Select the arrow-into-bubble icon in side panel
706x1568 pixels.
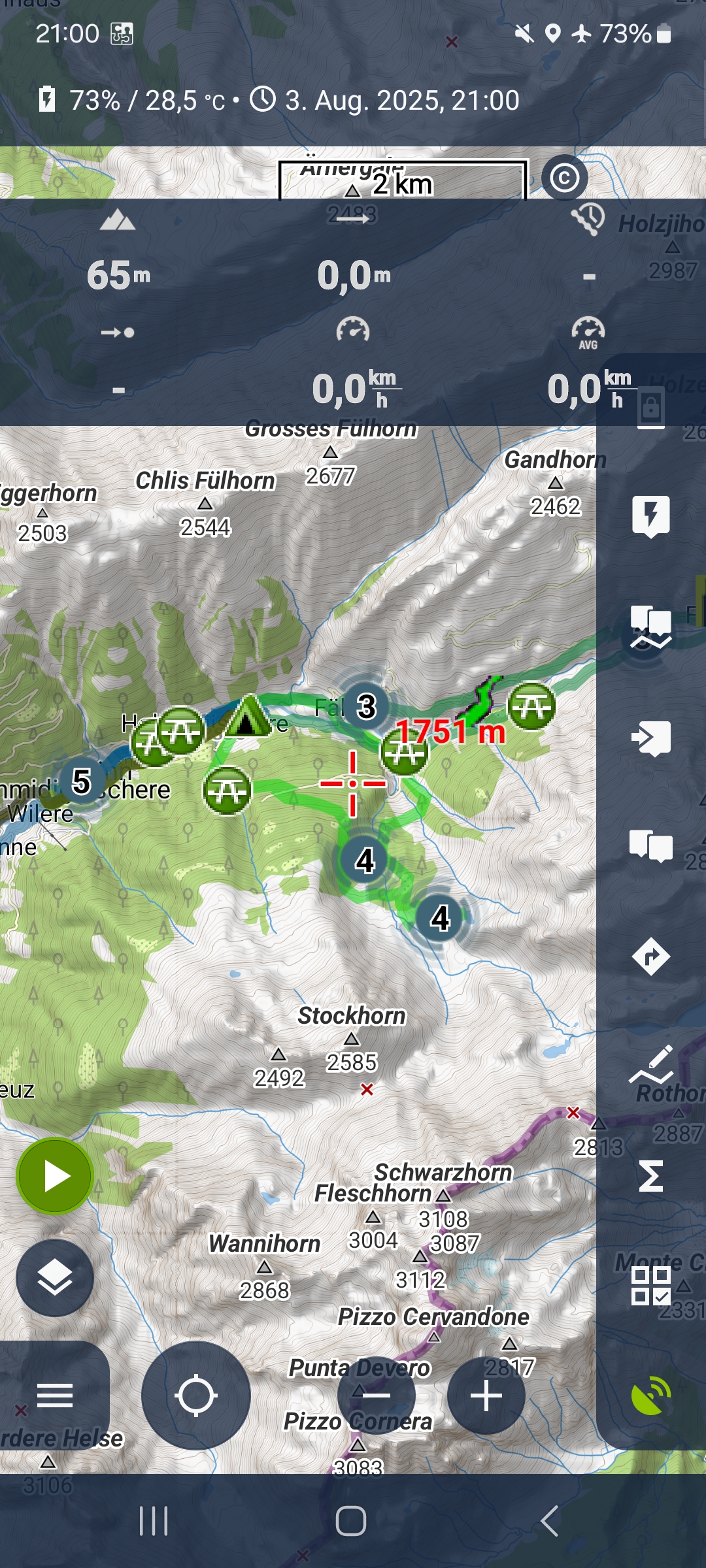(x=651, y=738)
